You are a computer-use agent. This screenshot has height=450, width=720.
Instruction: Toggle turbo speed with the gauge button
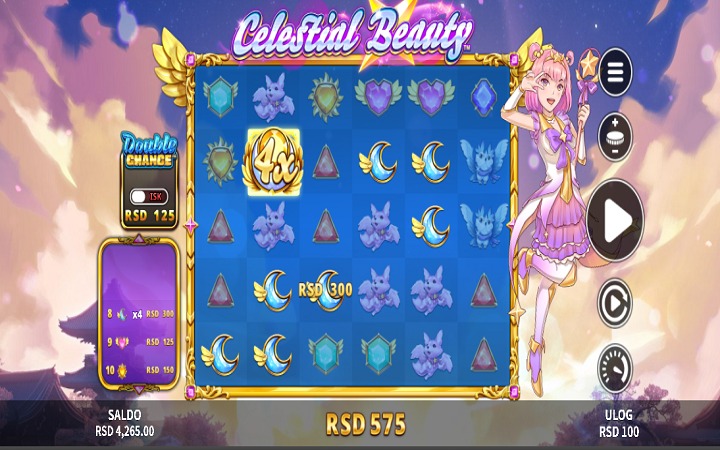click(615, 368)
